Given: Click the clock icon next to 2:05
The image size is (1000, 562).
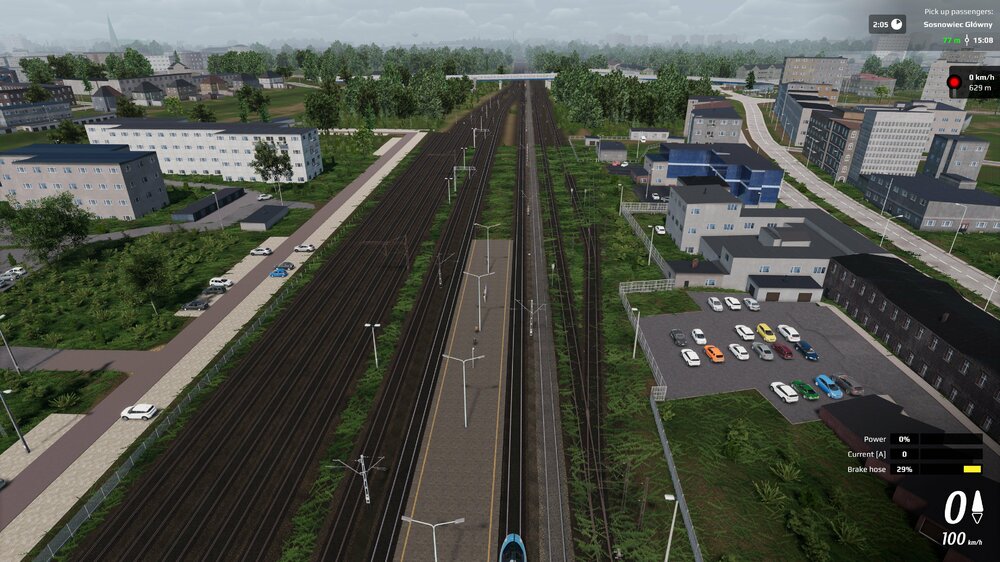Looking at the screenshot, I should coord(897,24).
